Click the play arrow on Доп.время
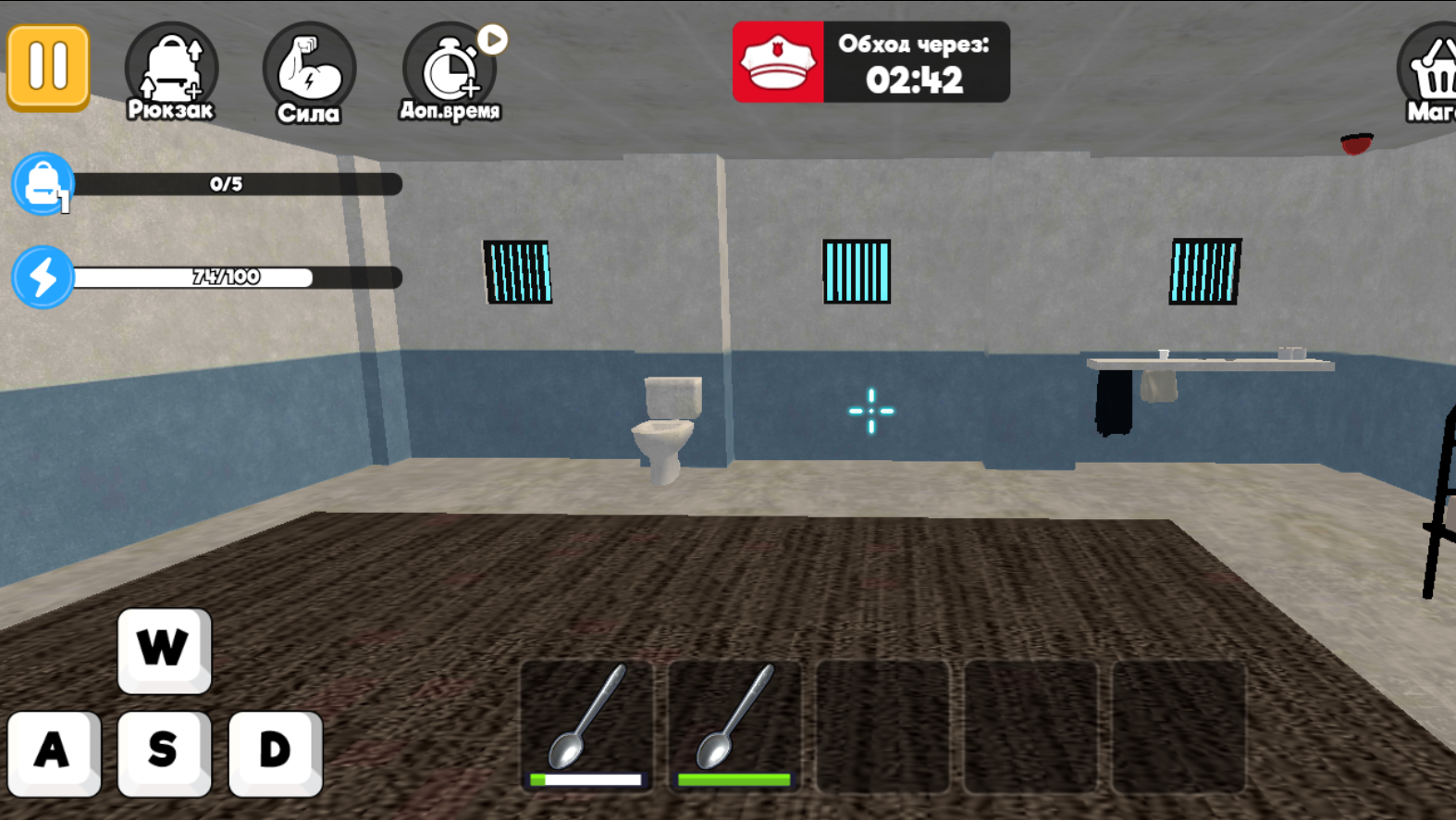The width and height of the screenshot is (1456, 820). click(492, 39)
